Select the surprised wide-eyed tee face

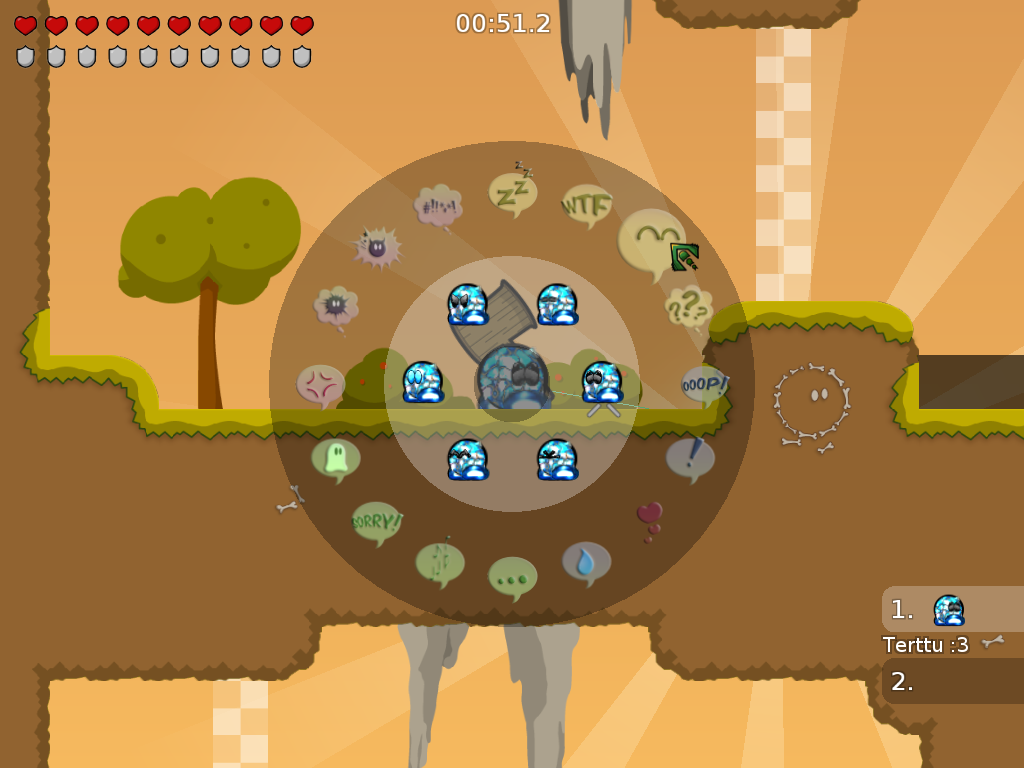[423, 382]
